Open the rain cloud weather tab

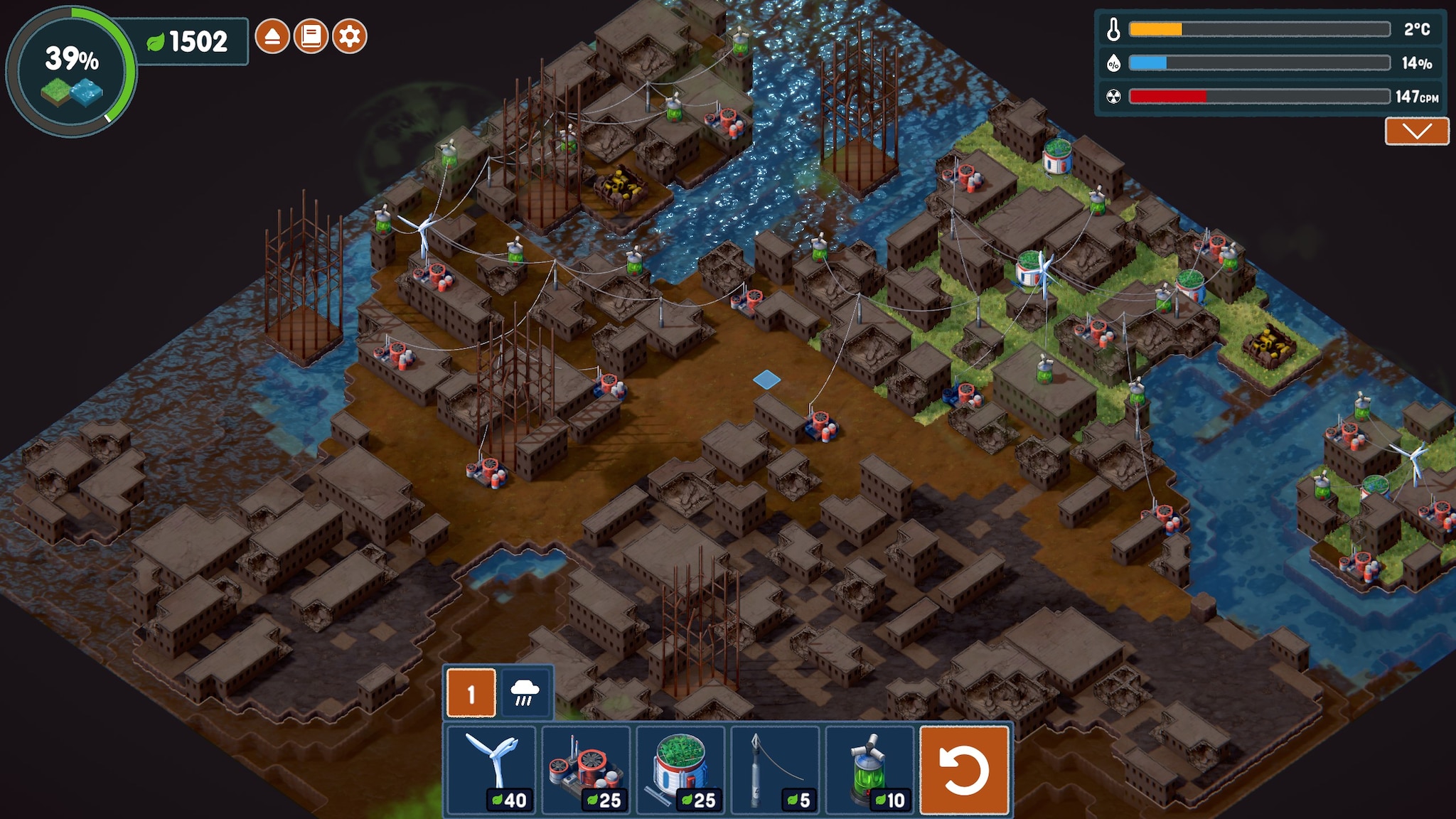tap(525, 692)
